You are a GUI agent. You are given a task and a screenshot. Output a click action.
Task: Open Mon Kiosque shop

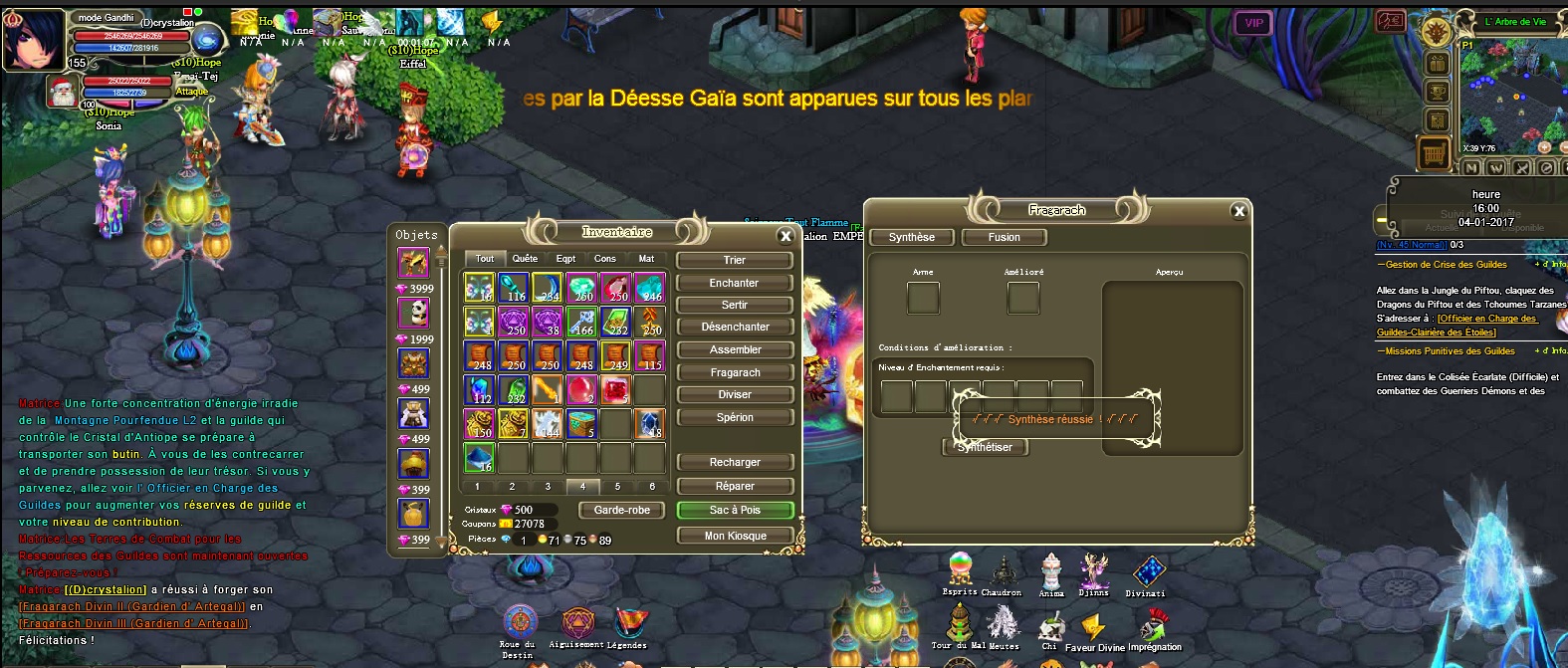735,536
